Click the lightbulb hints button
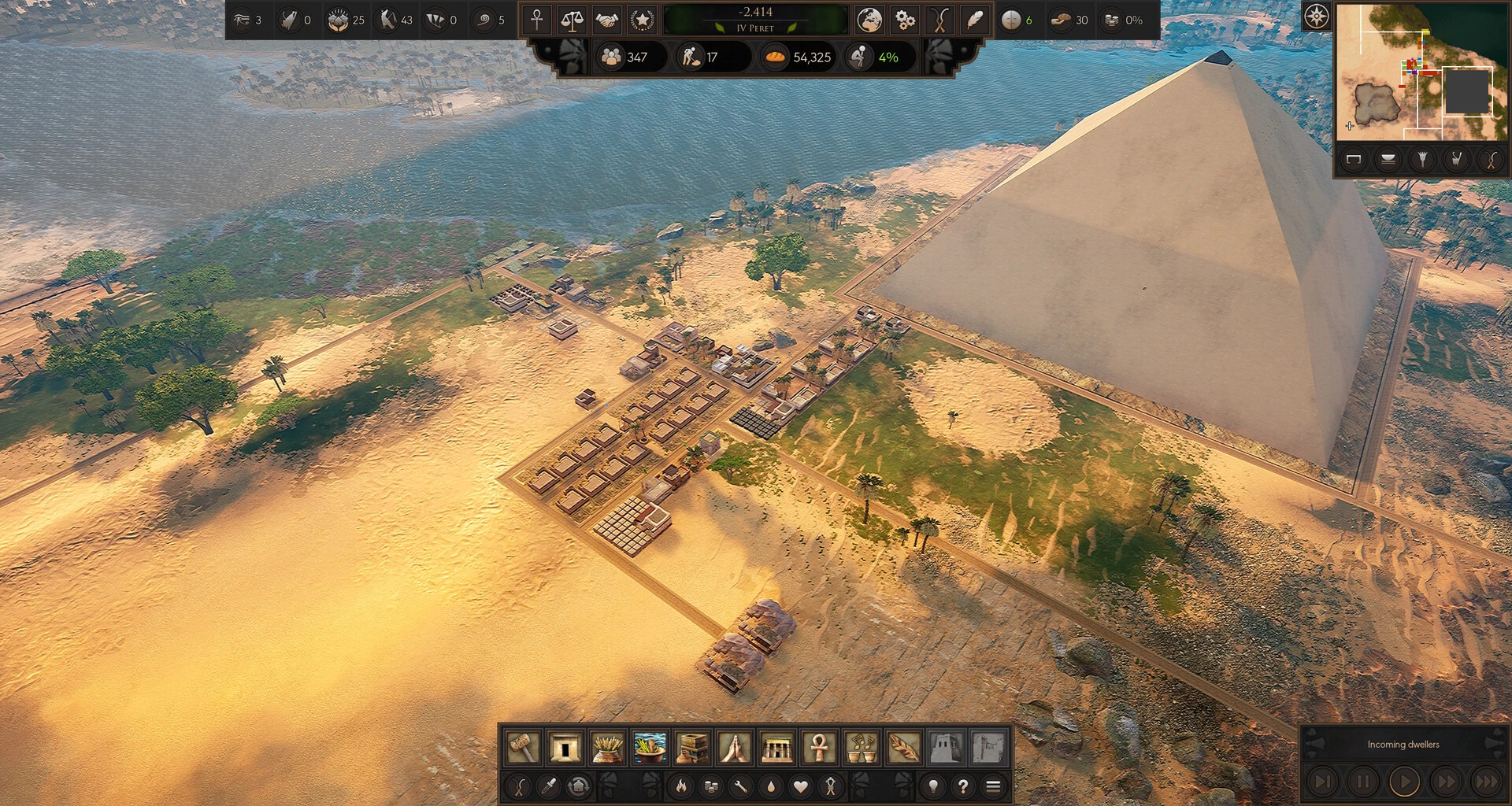The image size is (1512, 806). [933, 786]
